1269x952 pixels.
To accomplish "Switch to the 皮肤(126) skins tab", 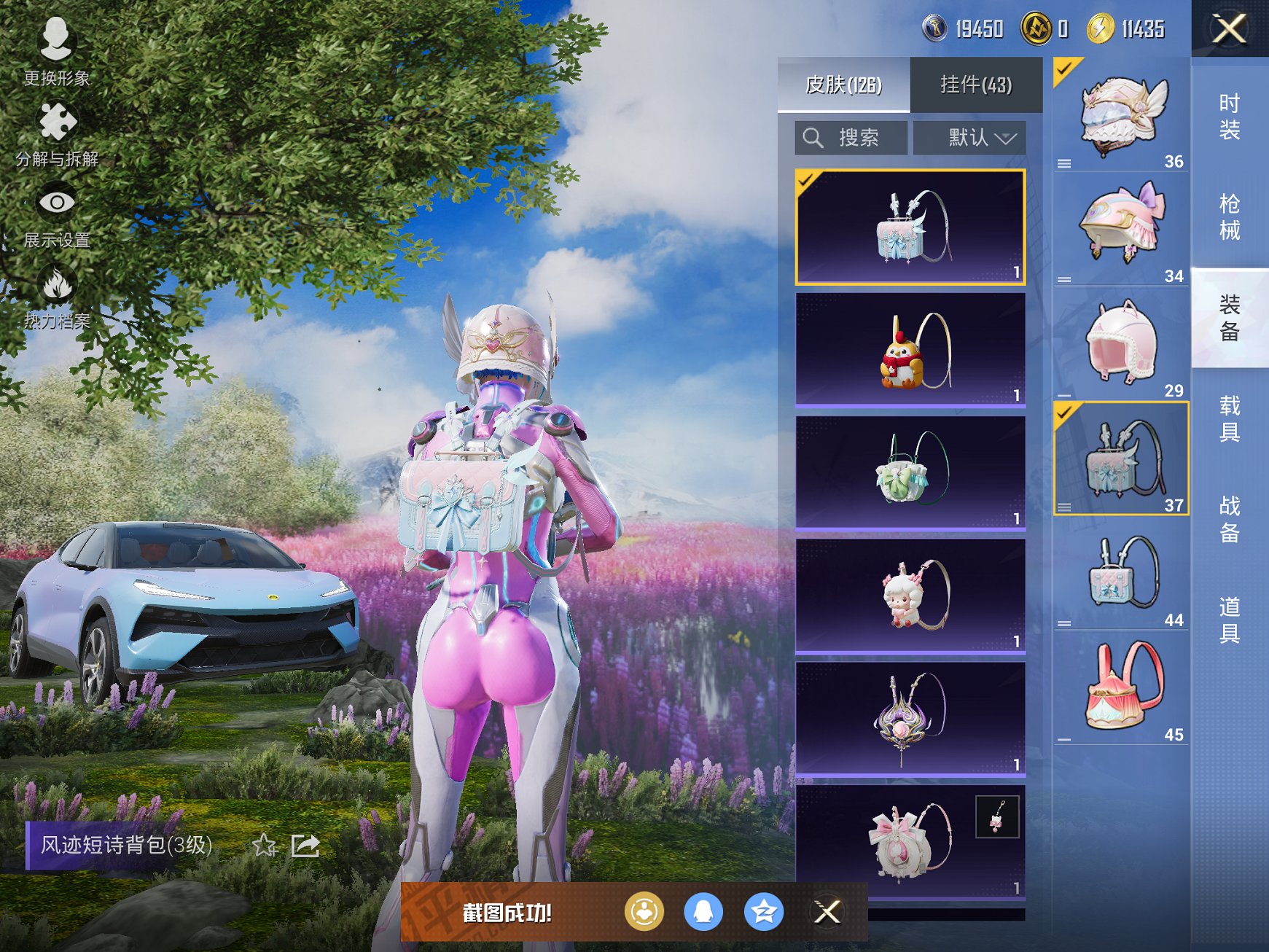I will point(843,85).
